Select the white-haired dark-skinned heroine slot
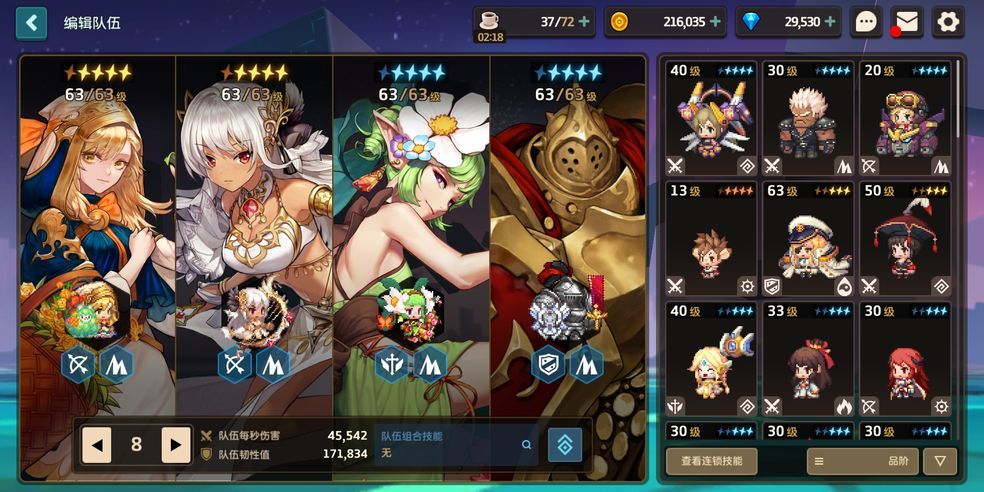 tap(254, 230)
